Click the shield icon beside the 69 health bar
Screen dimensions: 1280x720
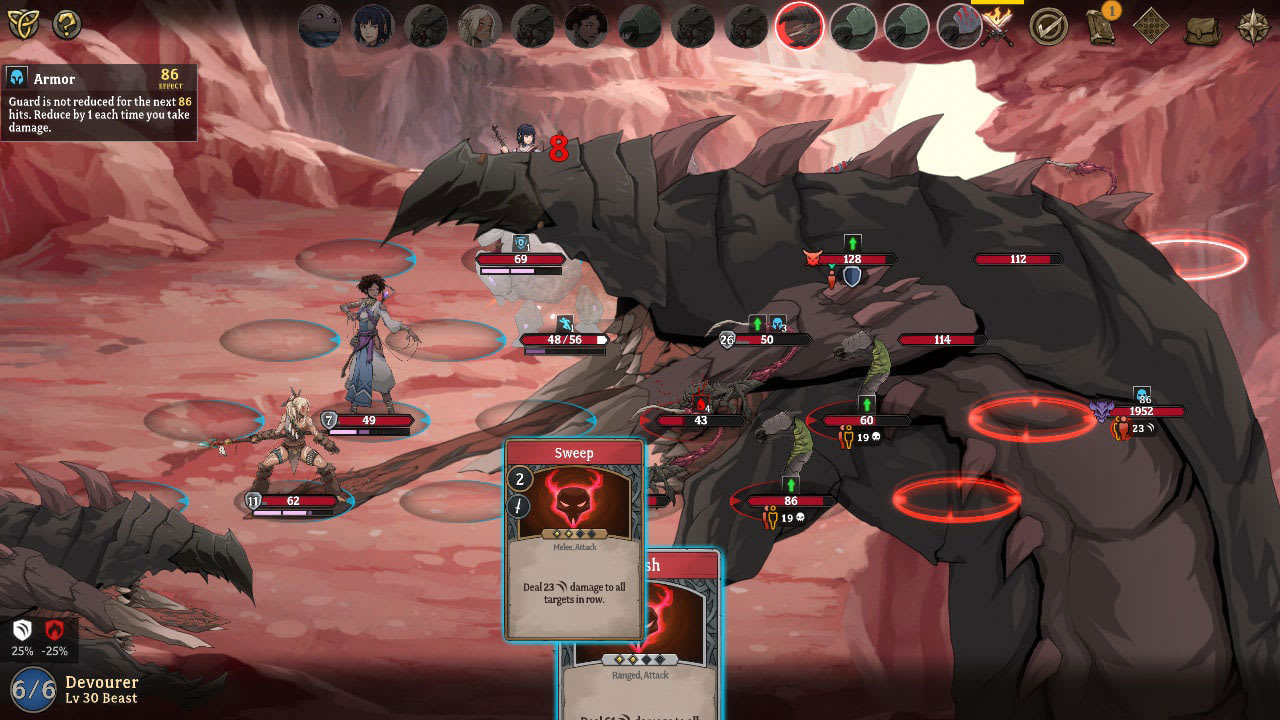[x=521, y=241]
